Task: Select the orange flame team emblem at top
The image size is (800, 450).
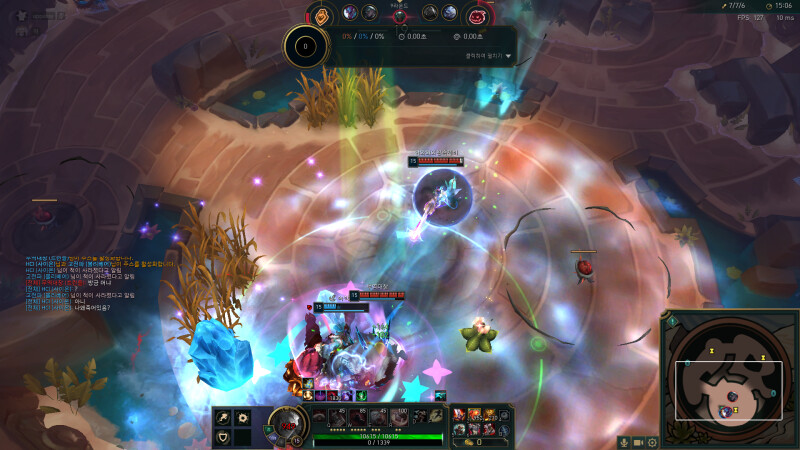Action: point(322,16)
